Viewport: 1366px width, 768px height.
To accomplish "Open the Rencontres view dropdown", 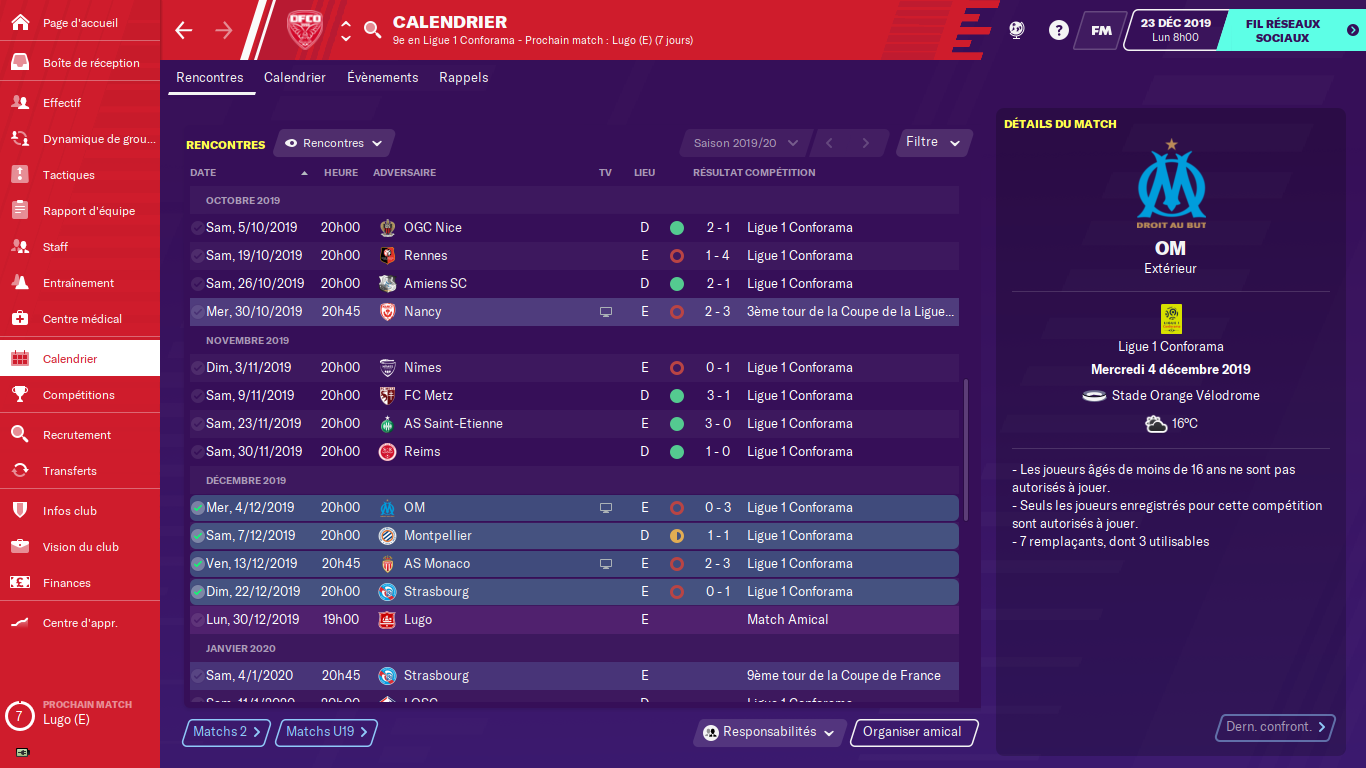I will point(334,143).
